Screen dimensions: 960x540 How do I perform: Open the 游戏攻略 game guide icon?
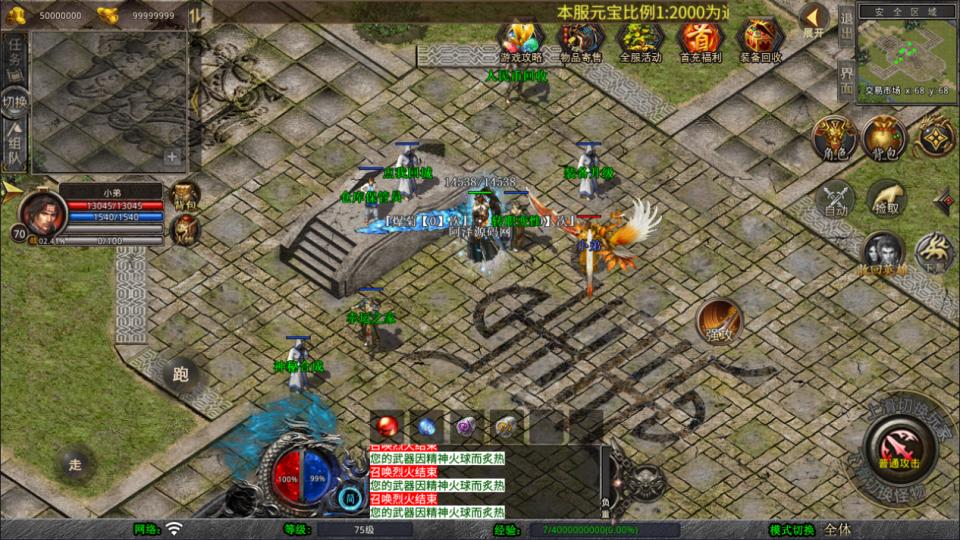coord(521,40)
